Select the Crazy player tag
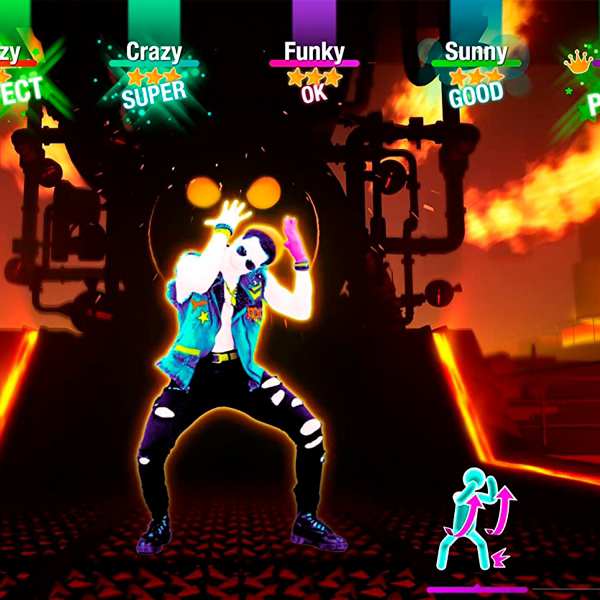 [153, 51]
